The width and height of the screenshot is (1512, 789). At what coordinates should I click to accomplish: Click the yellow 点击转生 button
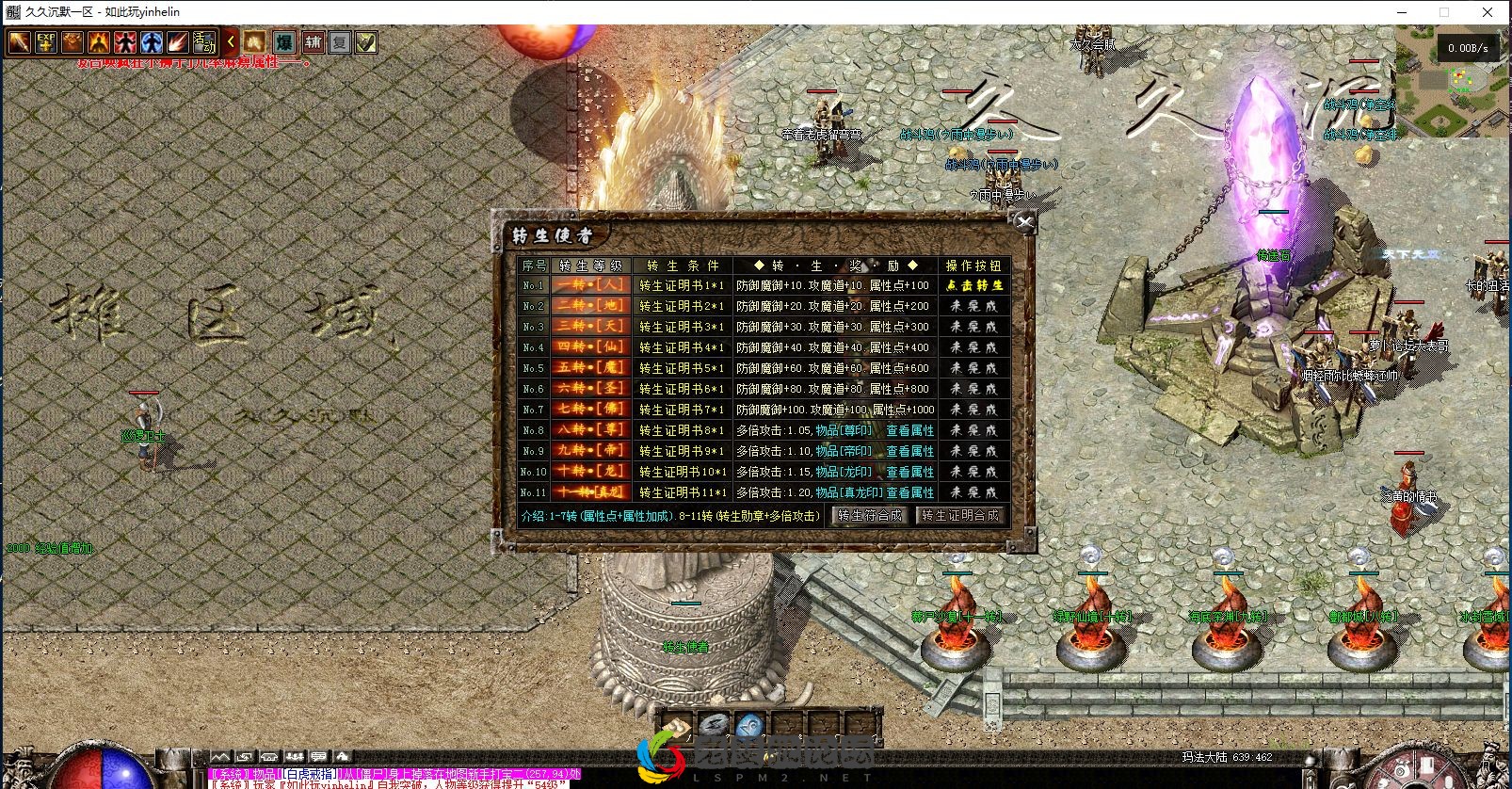point(974,285)
